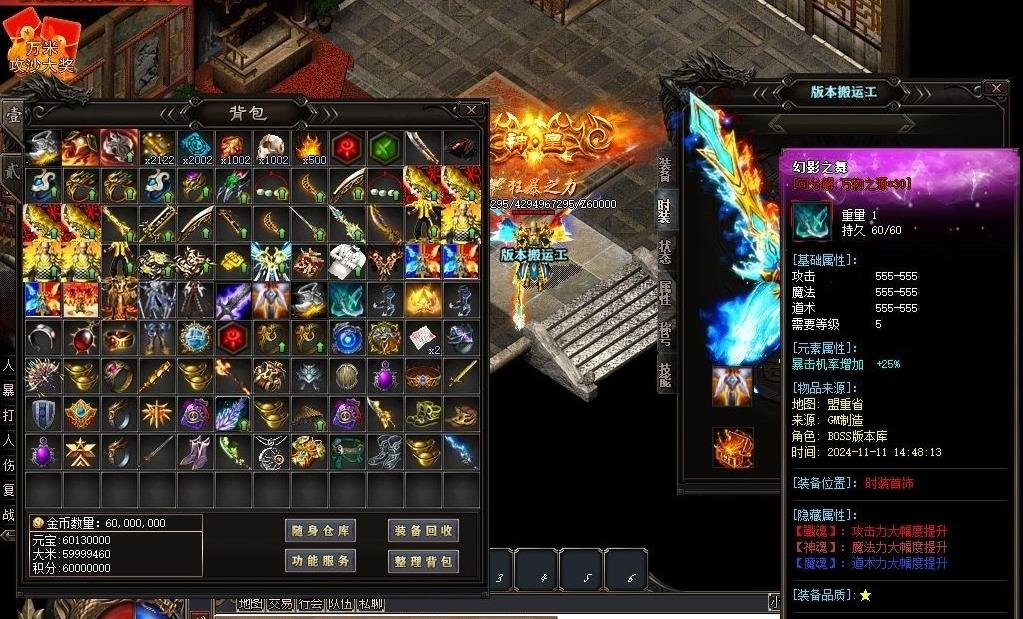
Task: Open the 万米攻沙大奖 event icon
Action: [x=41, y=45]
